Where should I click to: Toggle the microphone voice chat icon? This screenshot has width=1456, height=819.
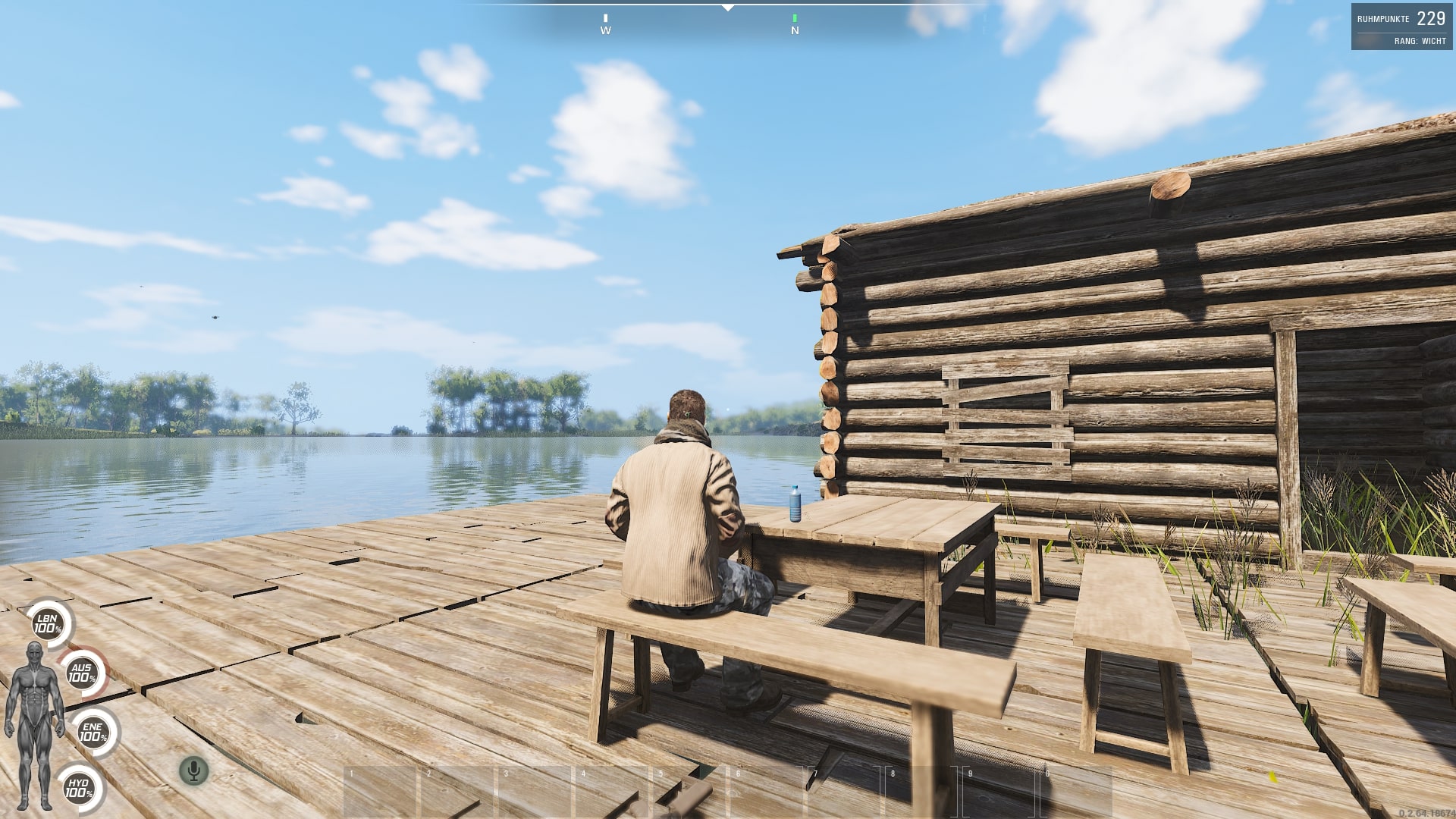coord(194,771)
